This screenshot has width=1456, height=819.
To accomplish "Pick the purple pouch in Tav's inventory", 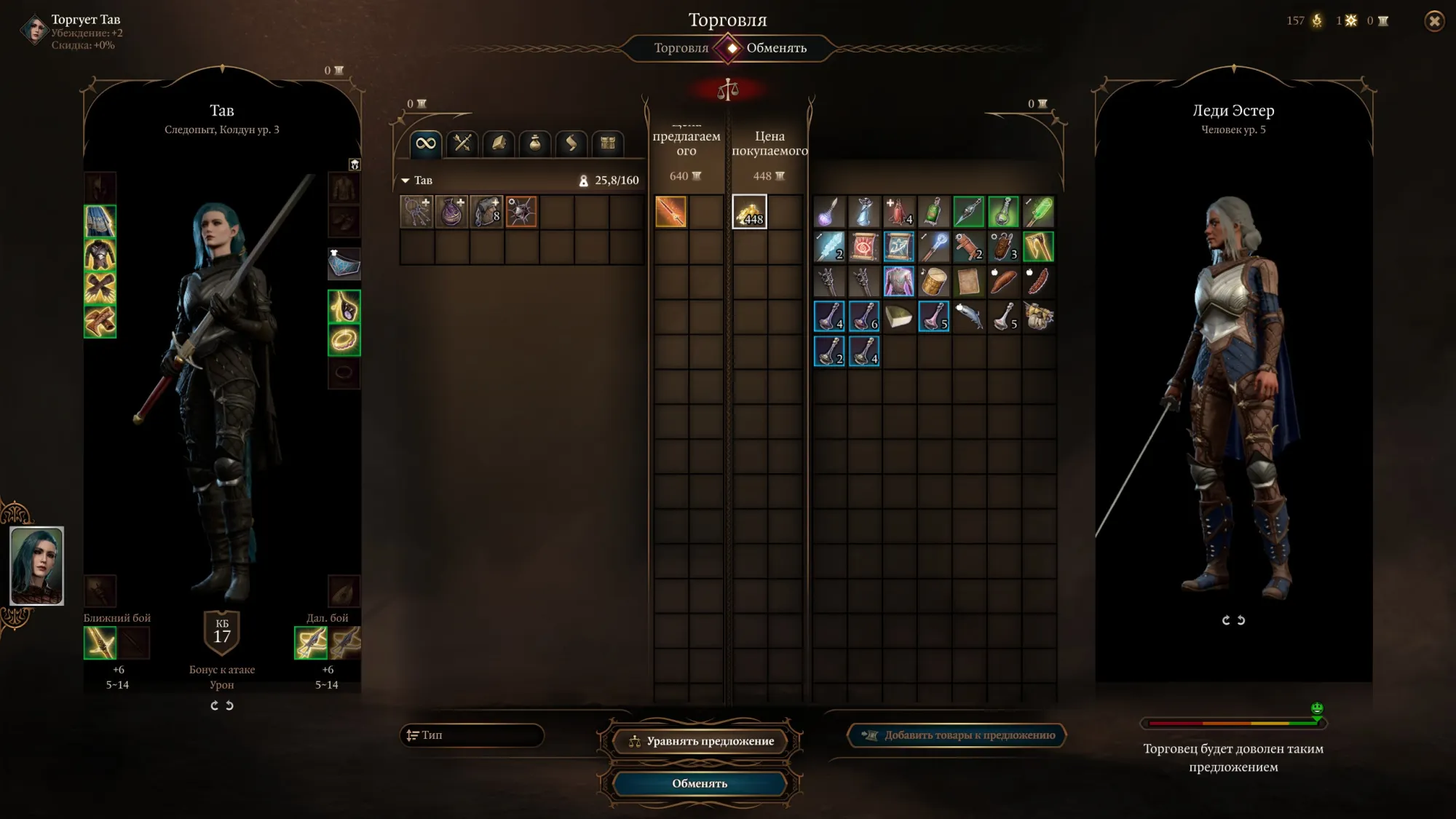I will coord(452,212).
